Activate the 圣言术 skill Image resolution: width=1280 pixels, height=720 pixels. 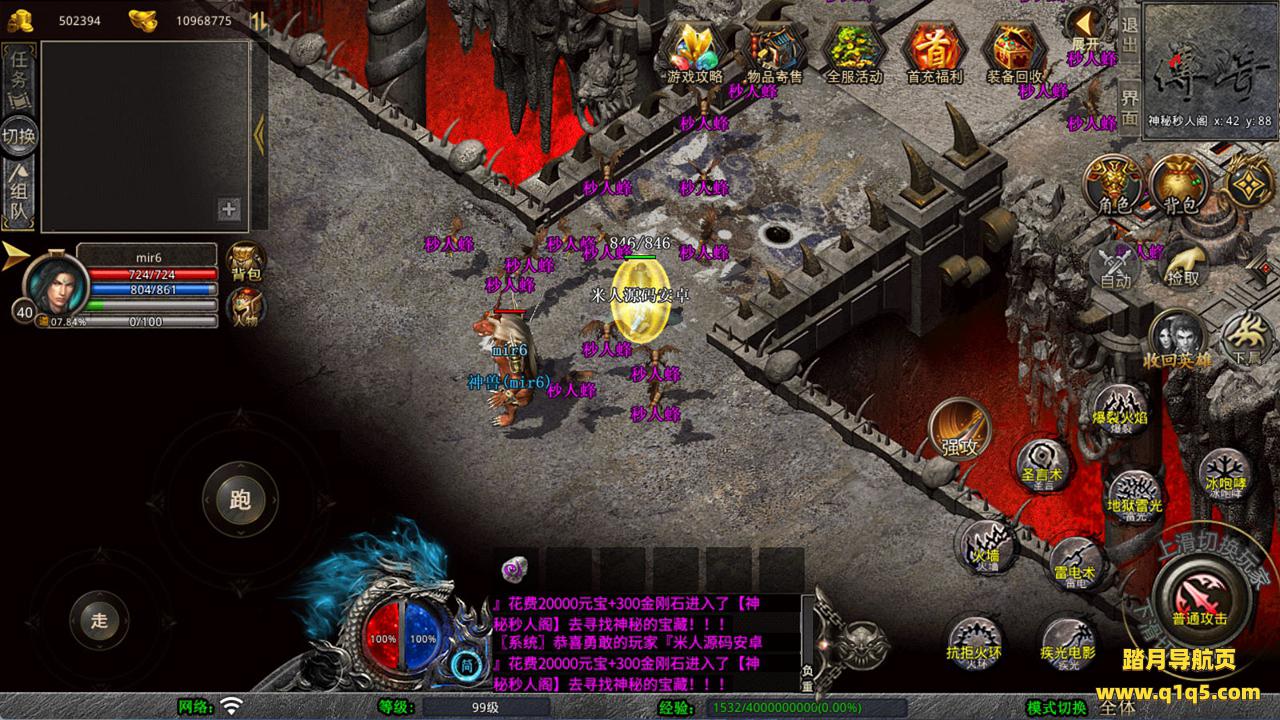pos(1041,463)
